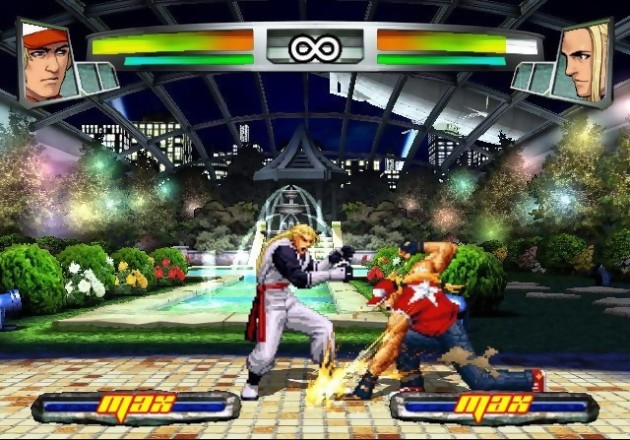This screenshot has width=630, height=440.
Task: Select the long blond-haired fighter portrait
Action: 585,62
